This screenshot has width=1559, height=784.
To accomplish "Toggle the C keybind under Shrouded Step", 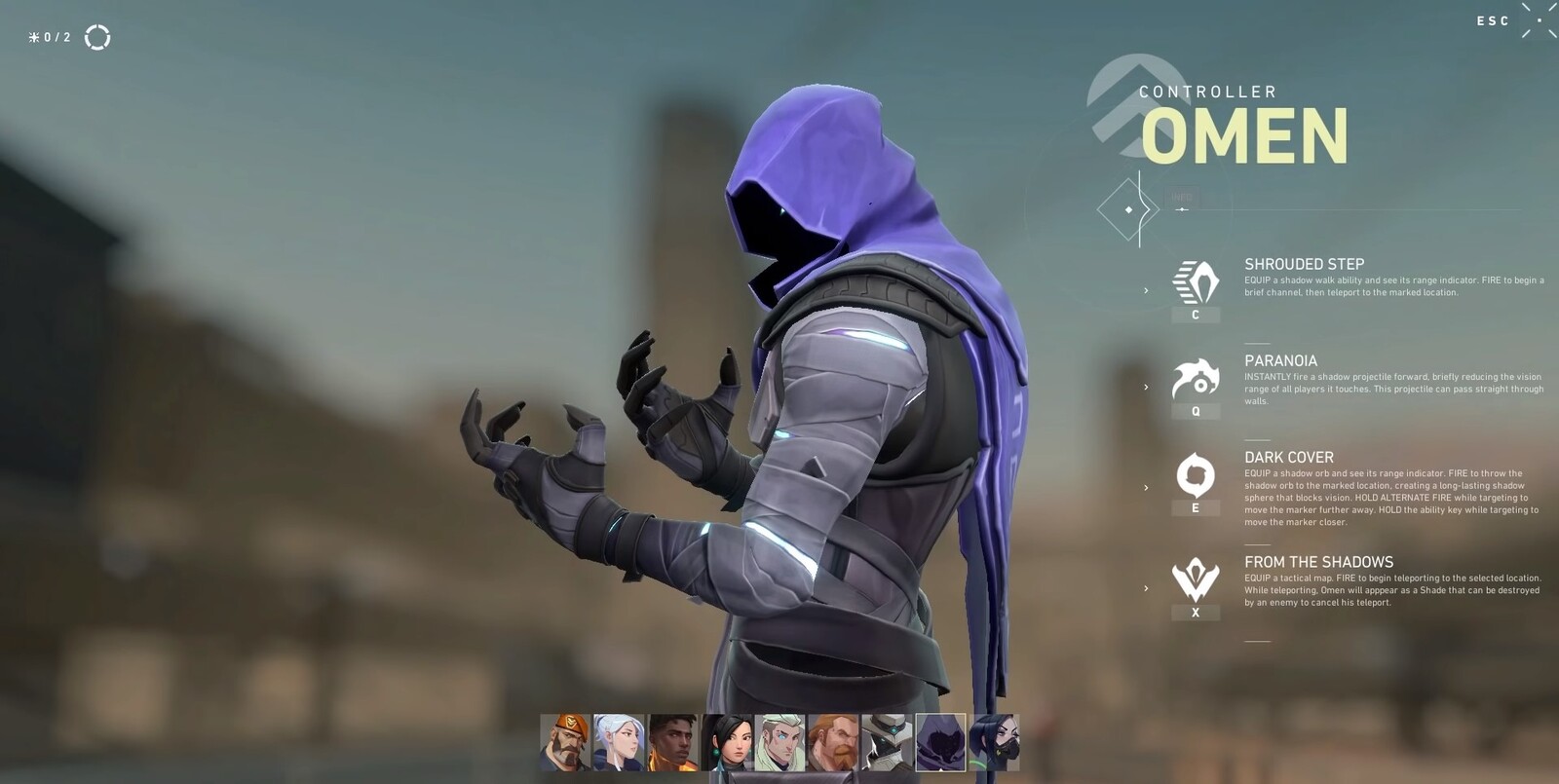I will (x=1195, y=317).
